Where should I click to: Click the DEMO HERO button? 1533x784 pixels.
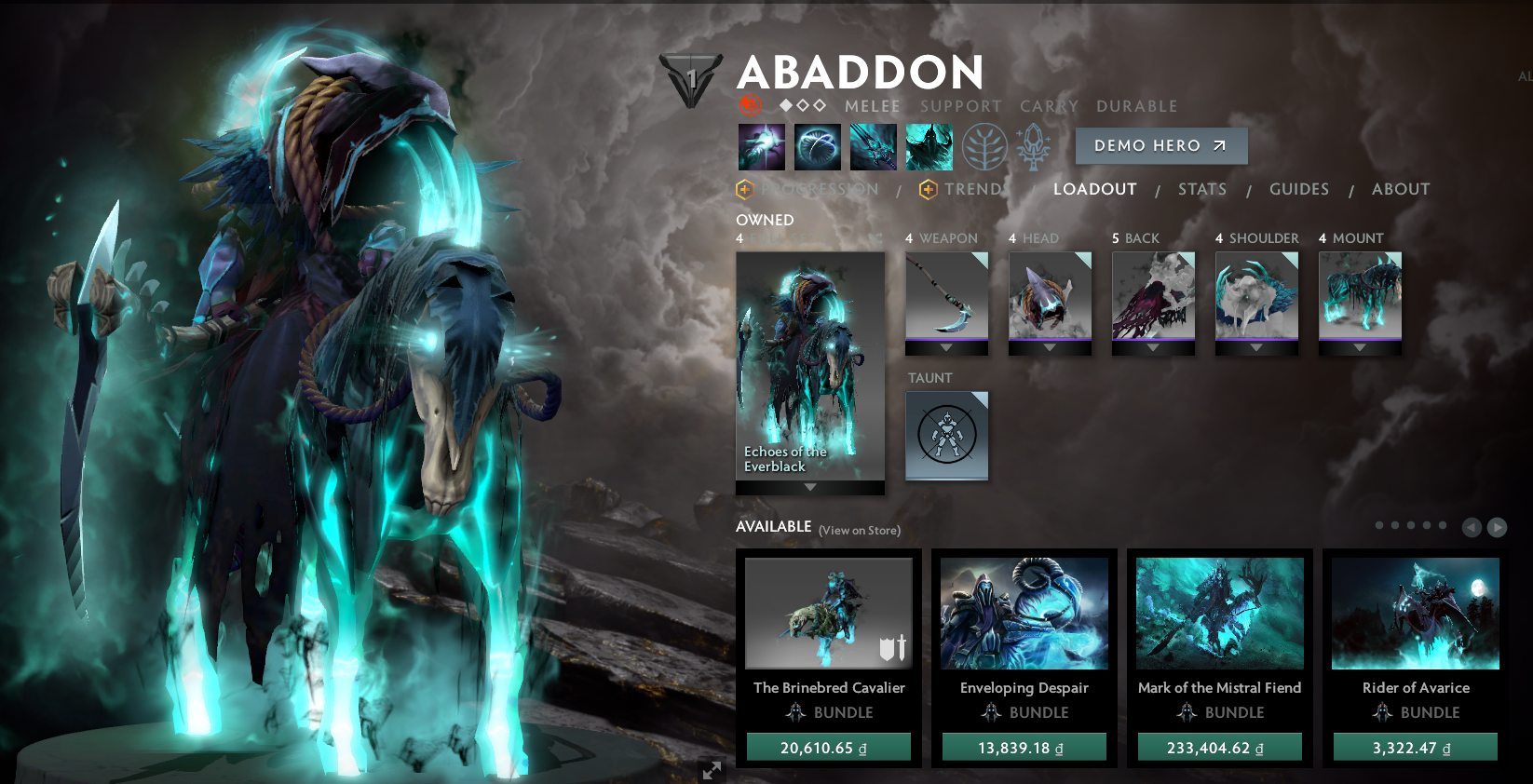point(1160,145)
